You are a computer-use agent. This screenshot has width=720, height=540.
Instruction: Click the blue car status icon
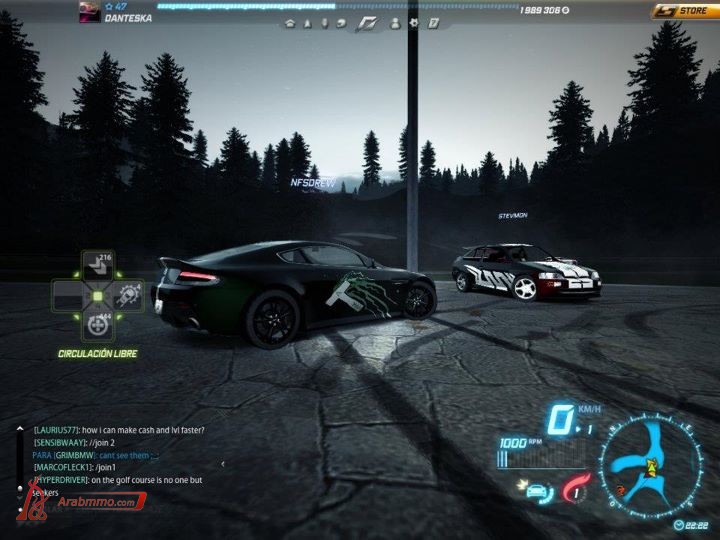[x=536, y=490]
